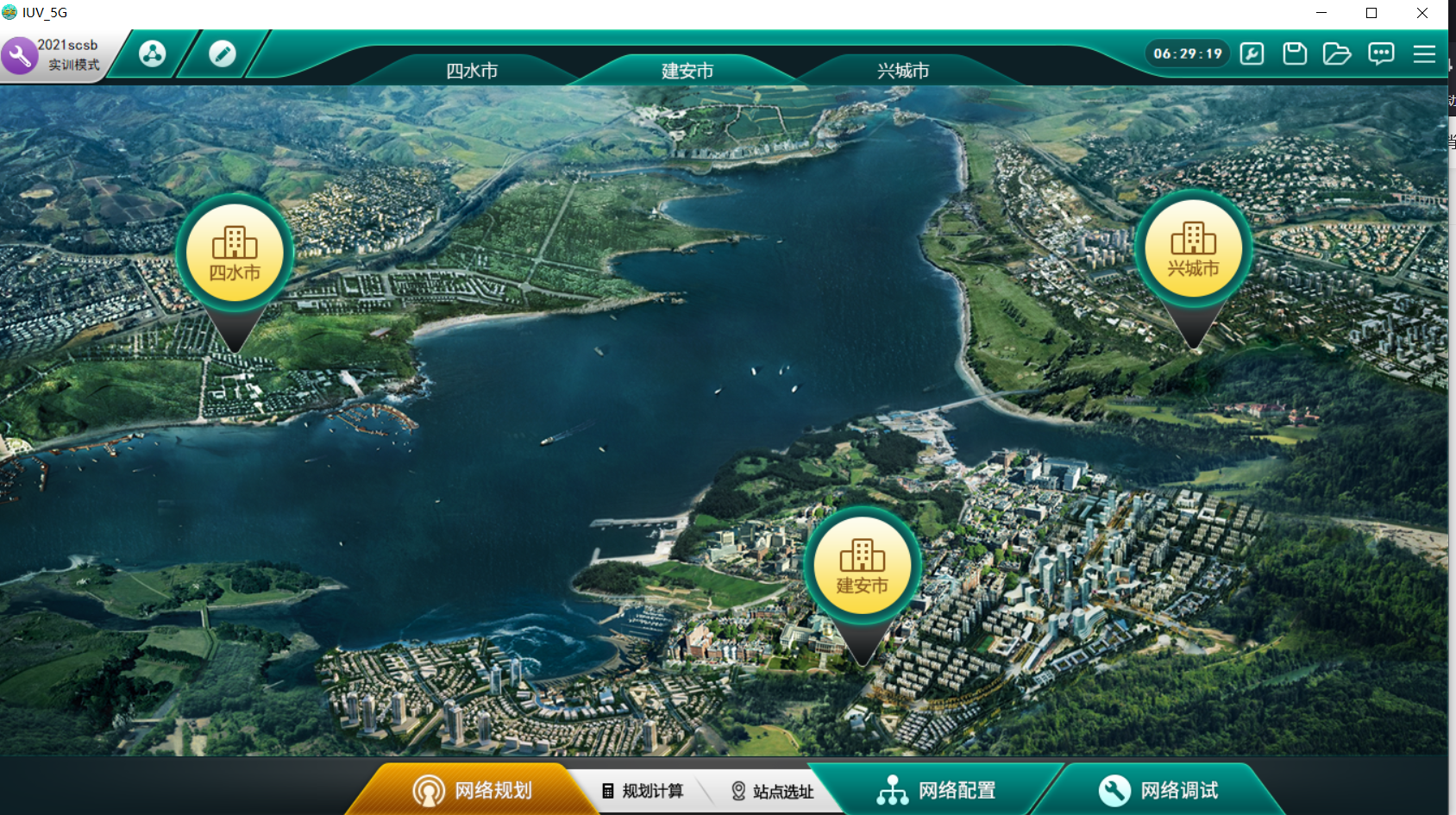The image size is (1456, 815).
Task: Go to 网络调试 section
Action: coord(1158,790)
